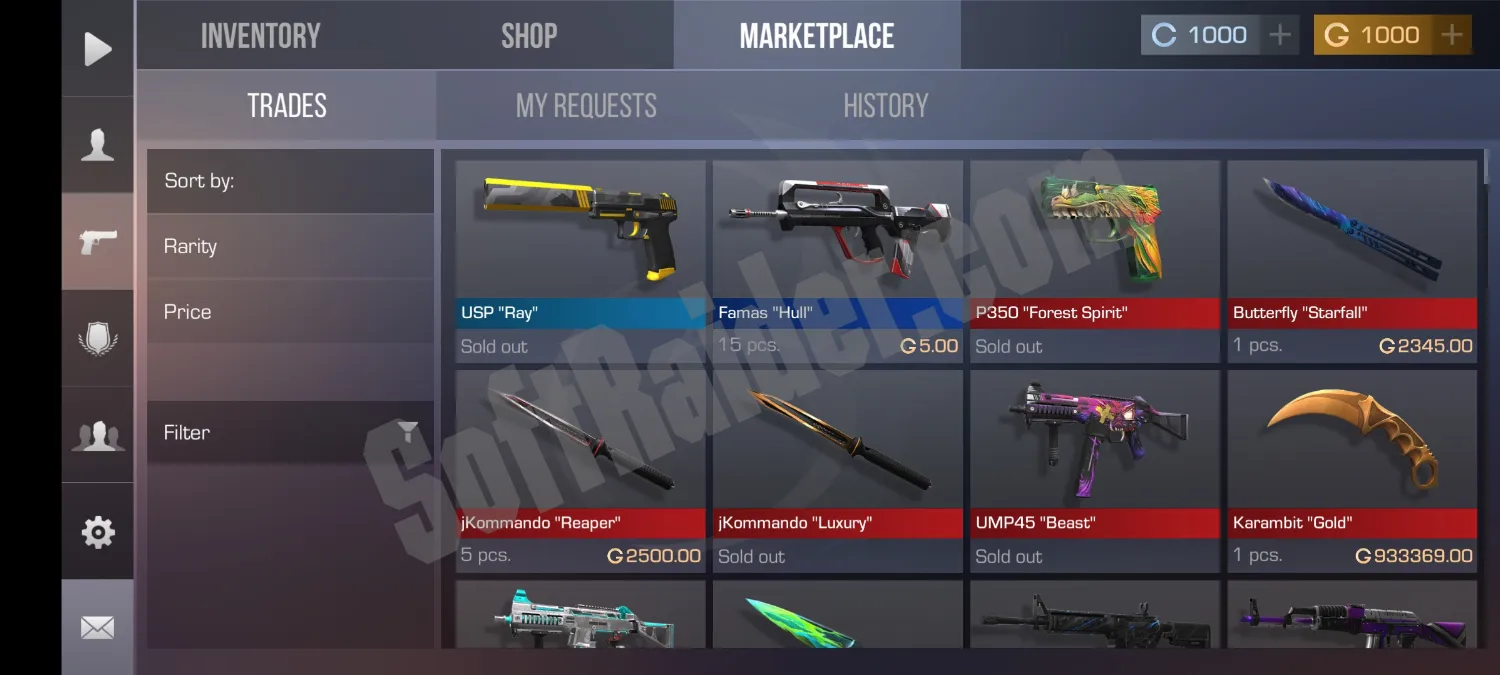Click the play arrow icon in sidebar
Image resolution: width=1500 pixels, height=675 pixels.
97,48
